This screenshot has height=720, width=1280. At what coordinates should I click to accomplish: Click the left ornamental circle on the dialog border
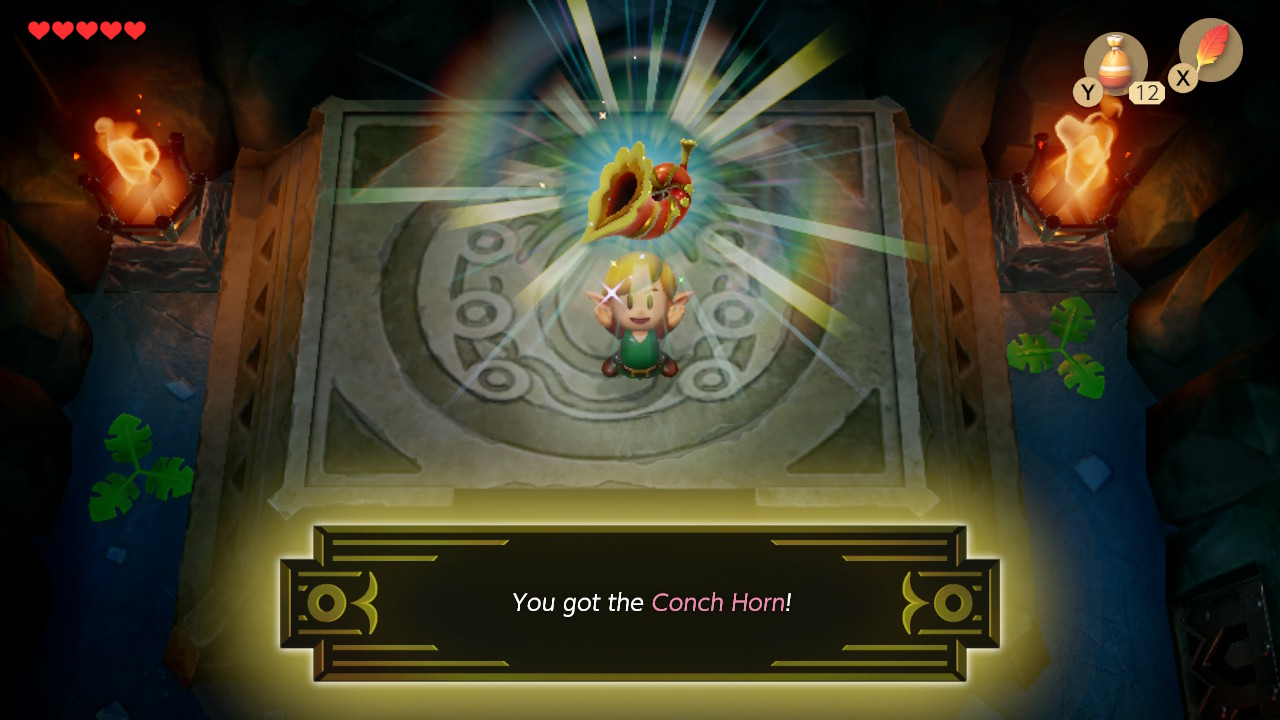[x=326, y=602]
